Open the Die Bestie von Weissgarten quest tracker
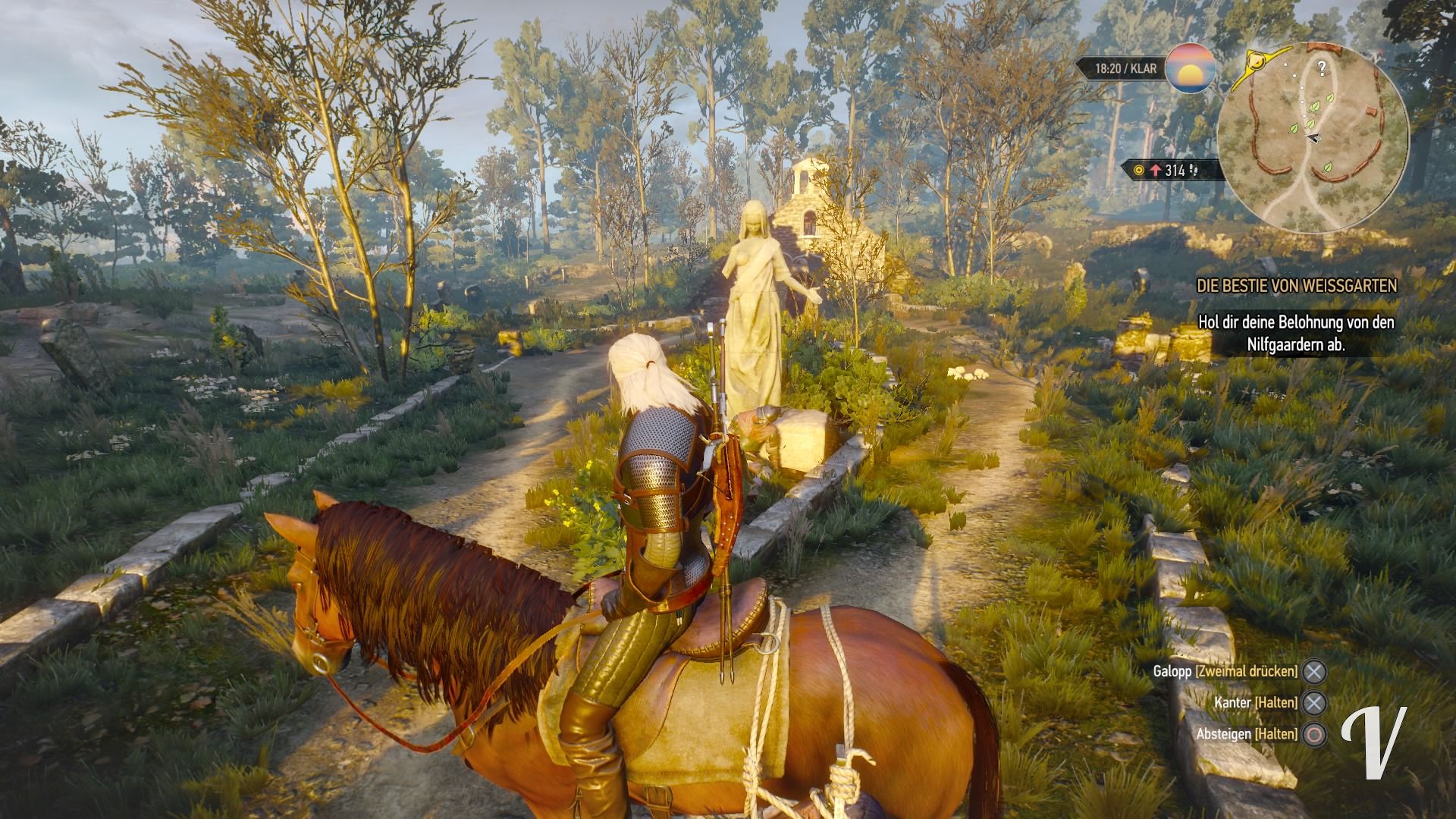This screenshot has width=1456, height=819. (1296, 286)
